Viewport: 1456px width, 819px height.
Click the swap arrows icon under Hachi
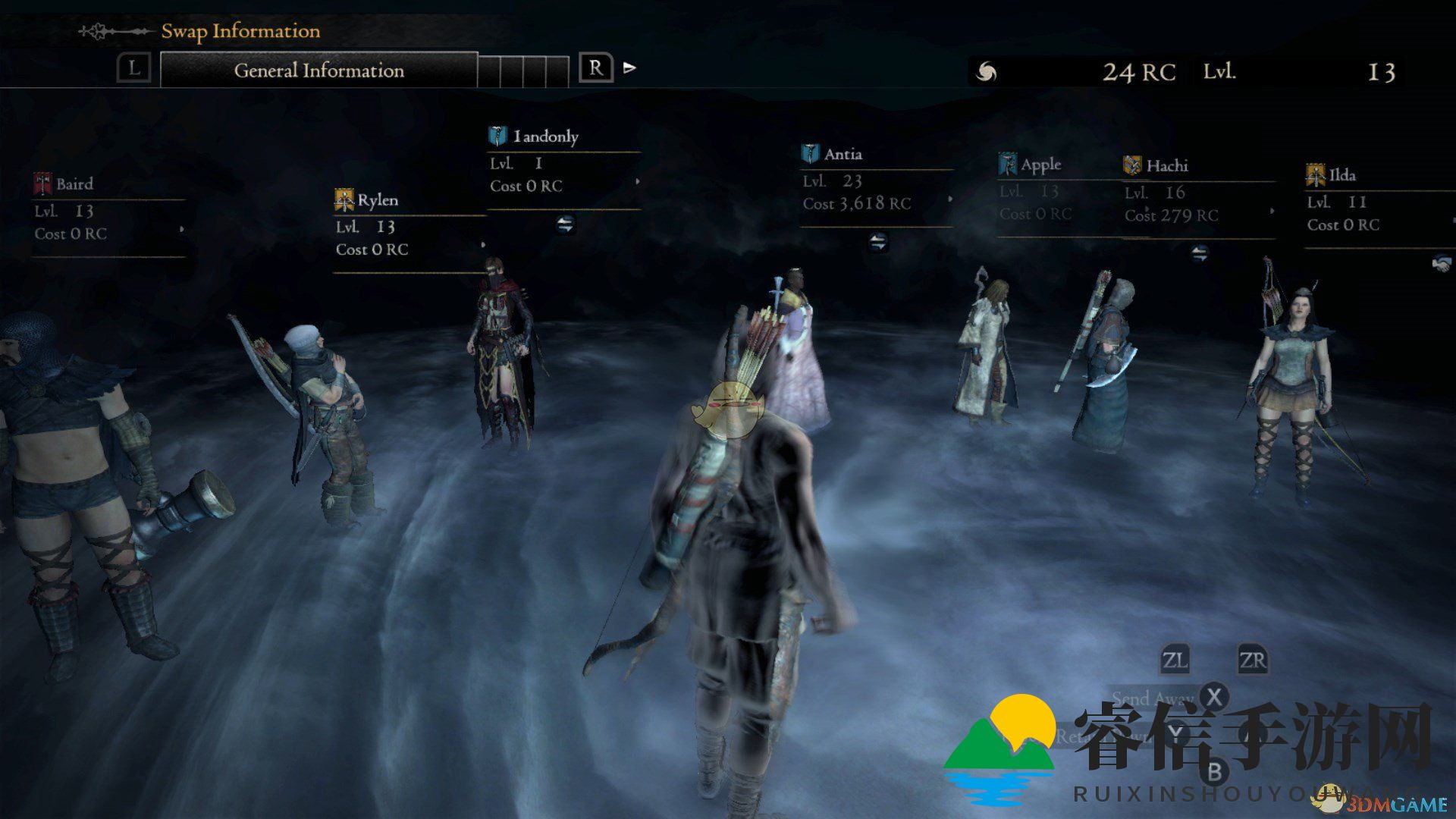[1199, 253]
